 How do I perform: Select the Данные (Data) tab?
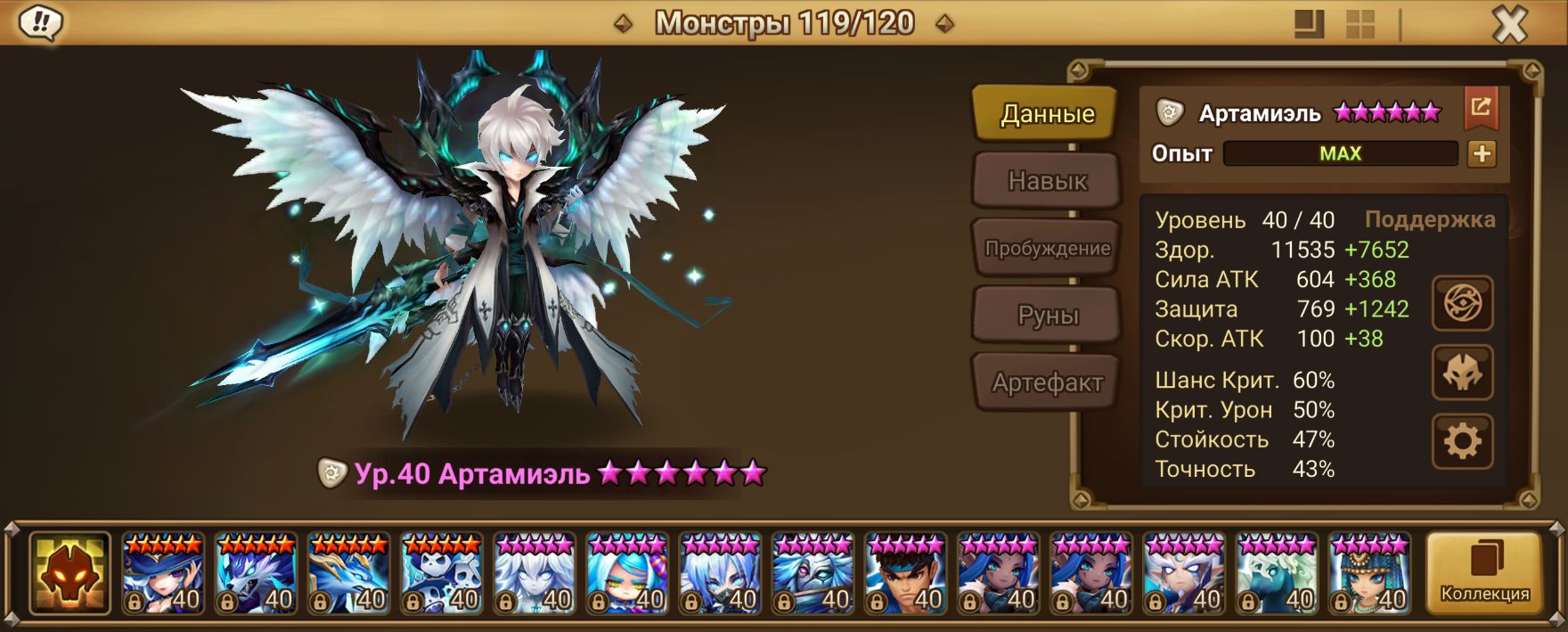[x=1047, y=113]
